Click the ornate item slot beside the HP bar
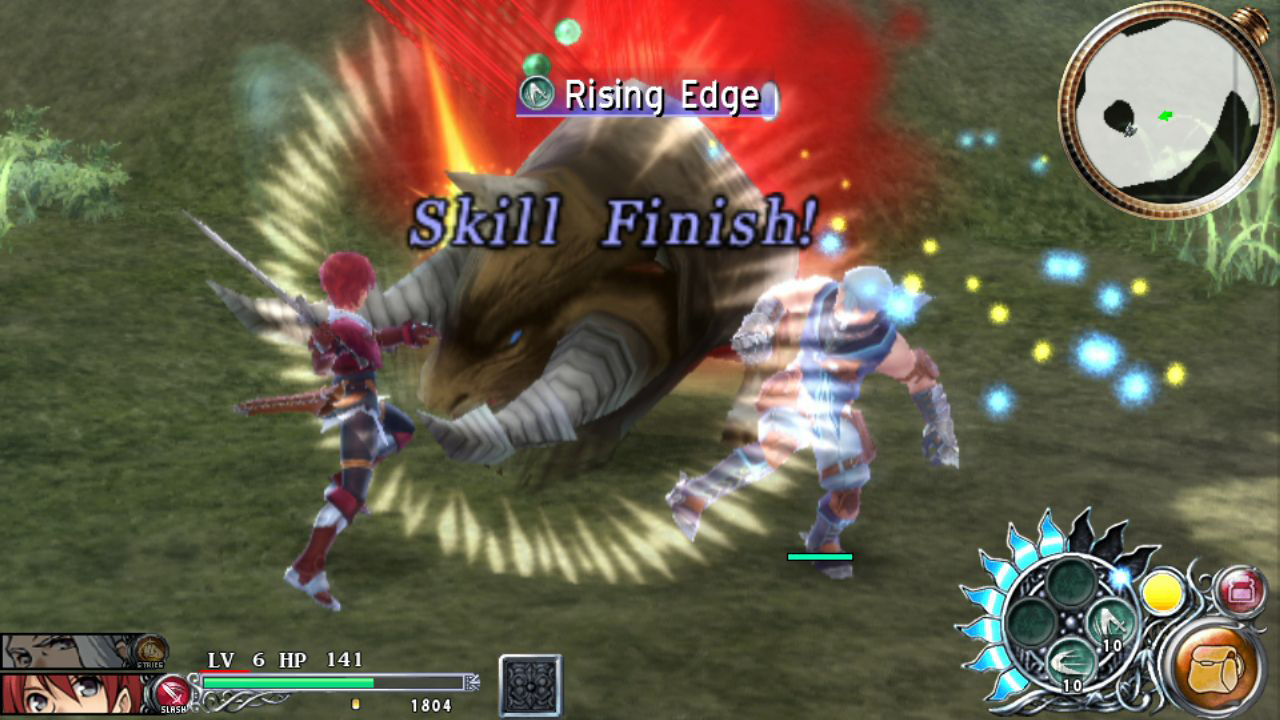 (530, 685)
